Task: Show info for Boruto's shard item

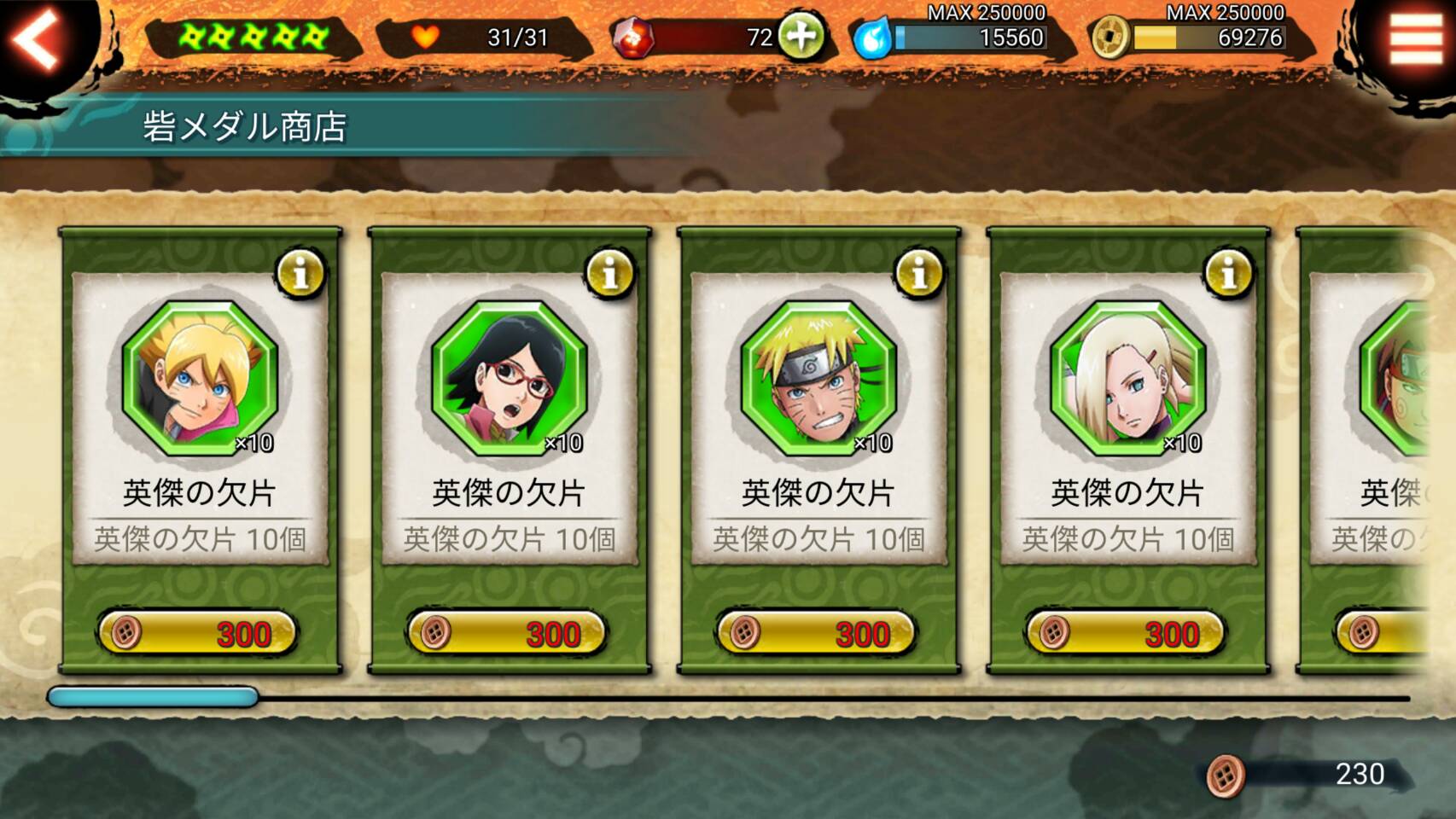Action: [300, 274]
